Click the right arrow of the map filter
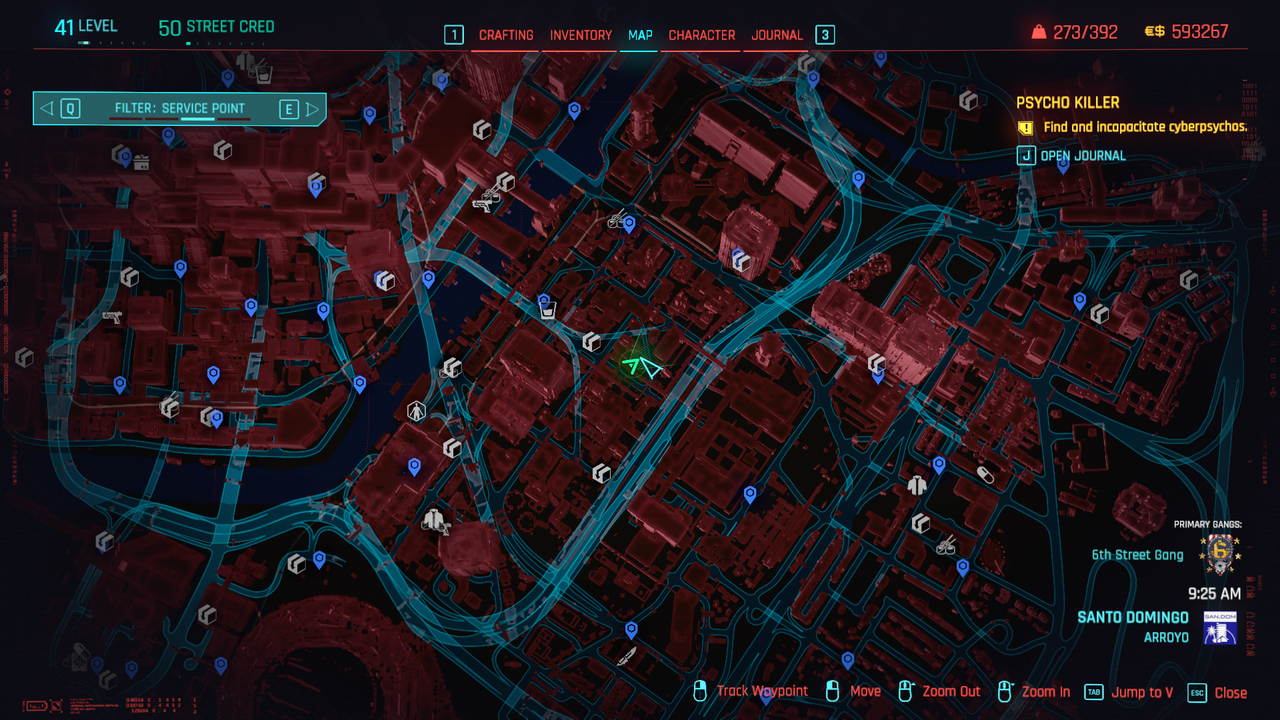This screenshot has width=1280, height=720. [313, 109]
